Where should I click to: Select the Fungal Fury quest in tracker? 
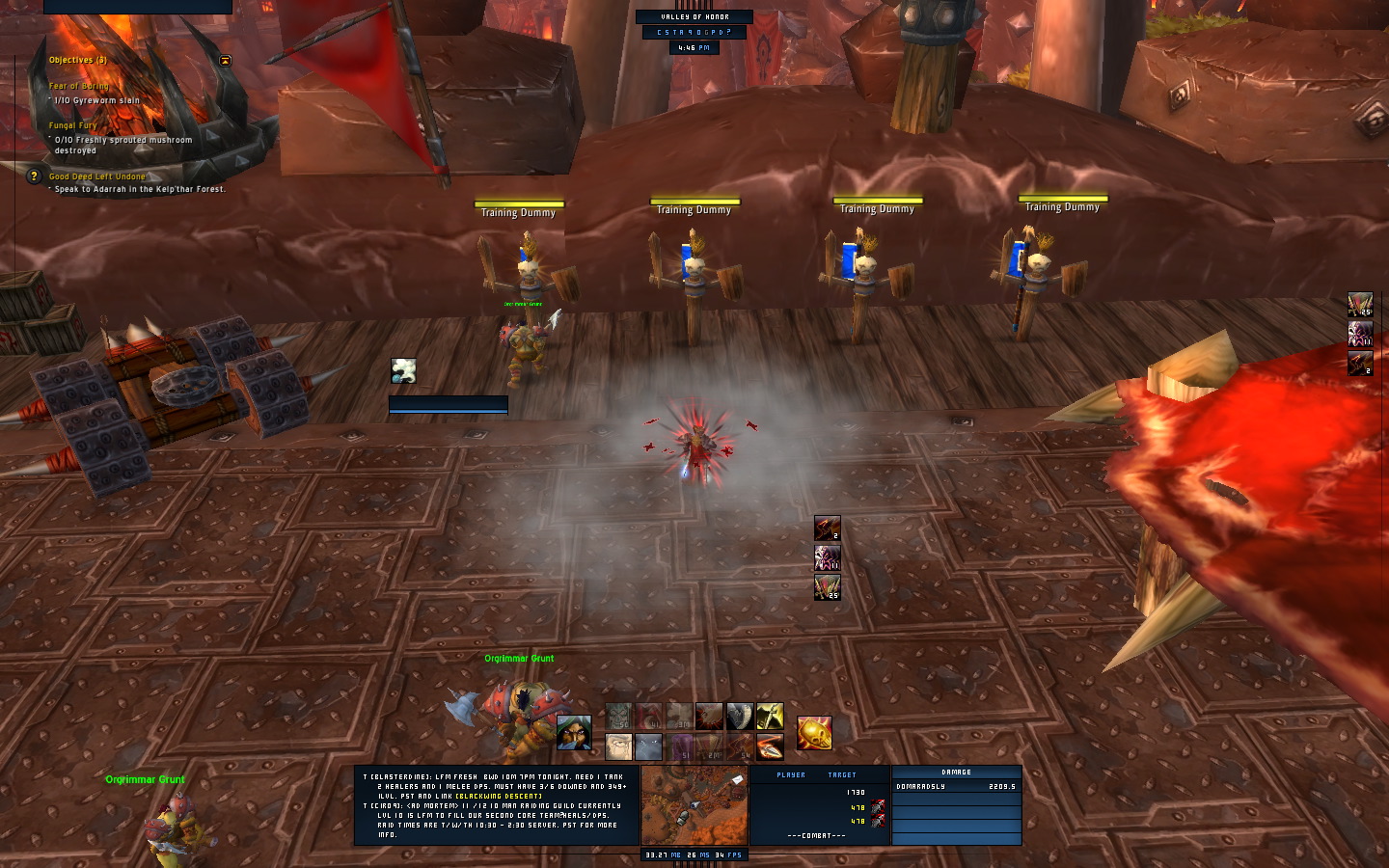[x=73, y=125]
